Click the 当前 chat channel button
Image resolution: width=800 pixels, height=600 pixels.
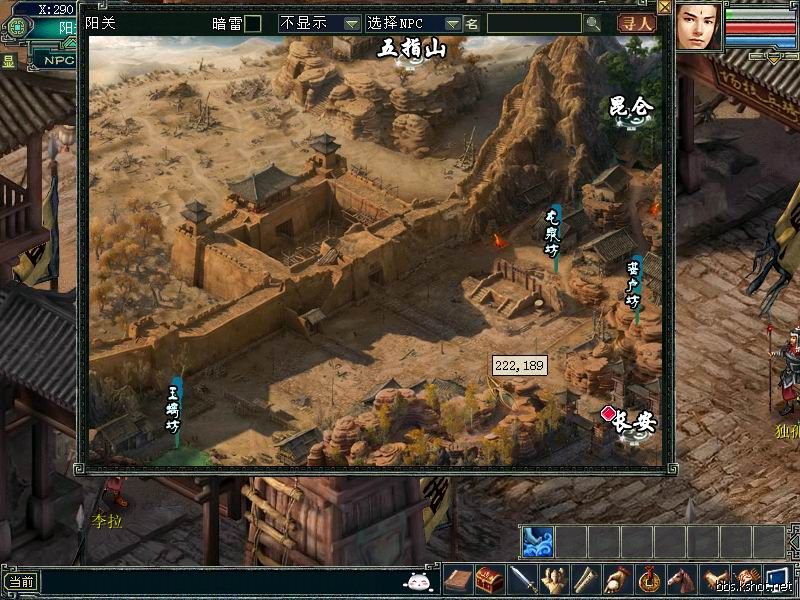tap(20, 581)
